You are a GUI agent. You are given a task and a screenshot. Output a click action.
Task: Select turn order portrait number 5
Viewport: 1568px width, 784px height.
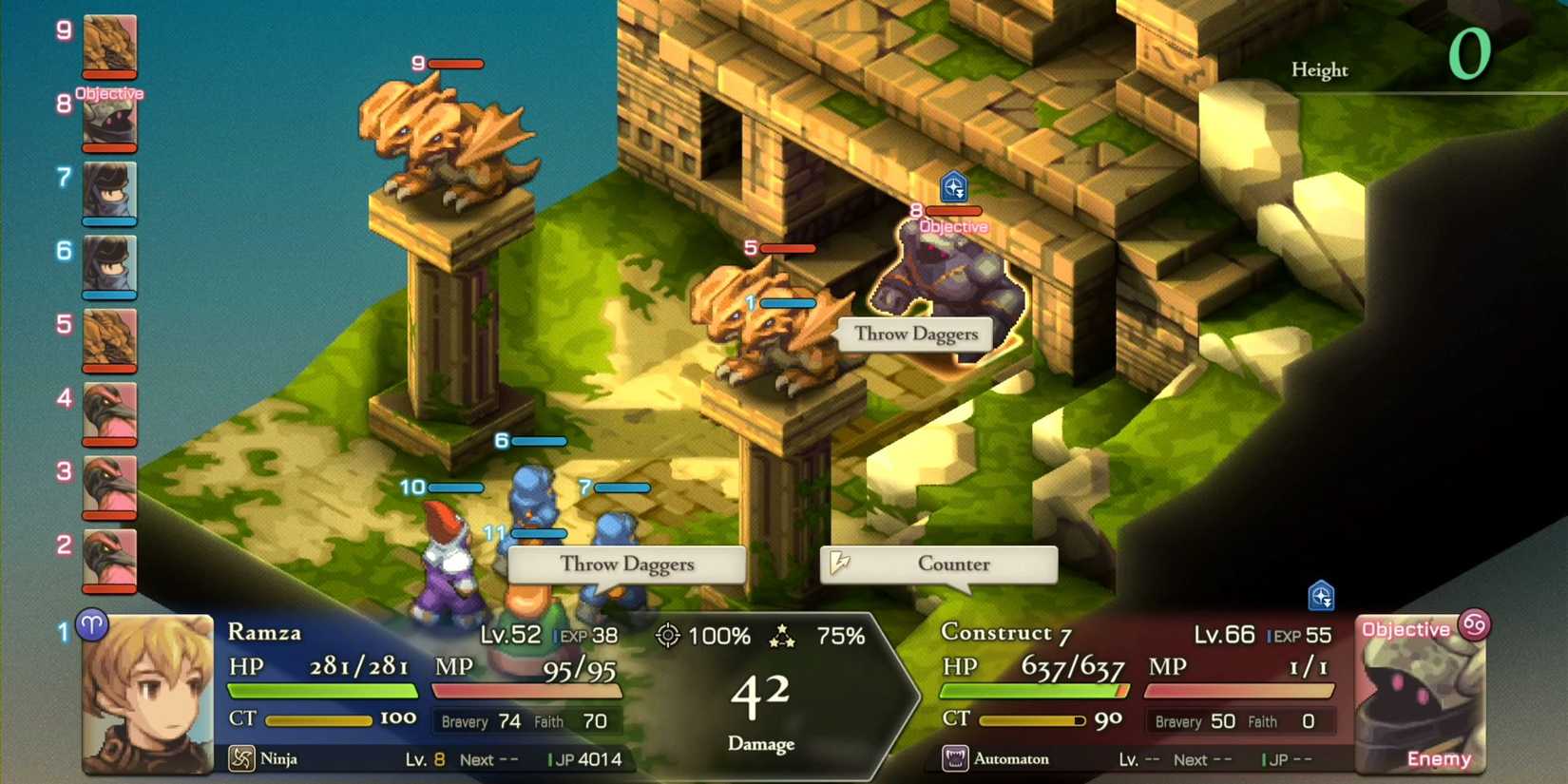109,339
